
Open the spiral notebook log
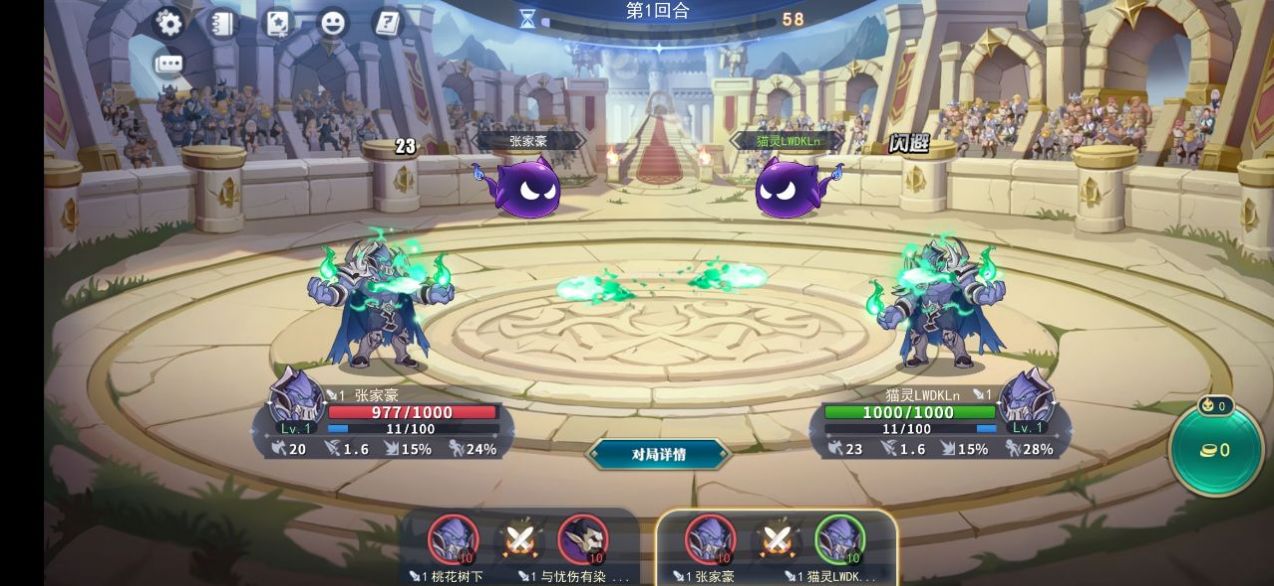click(x=221, y=23)
